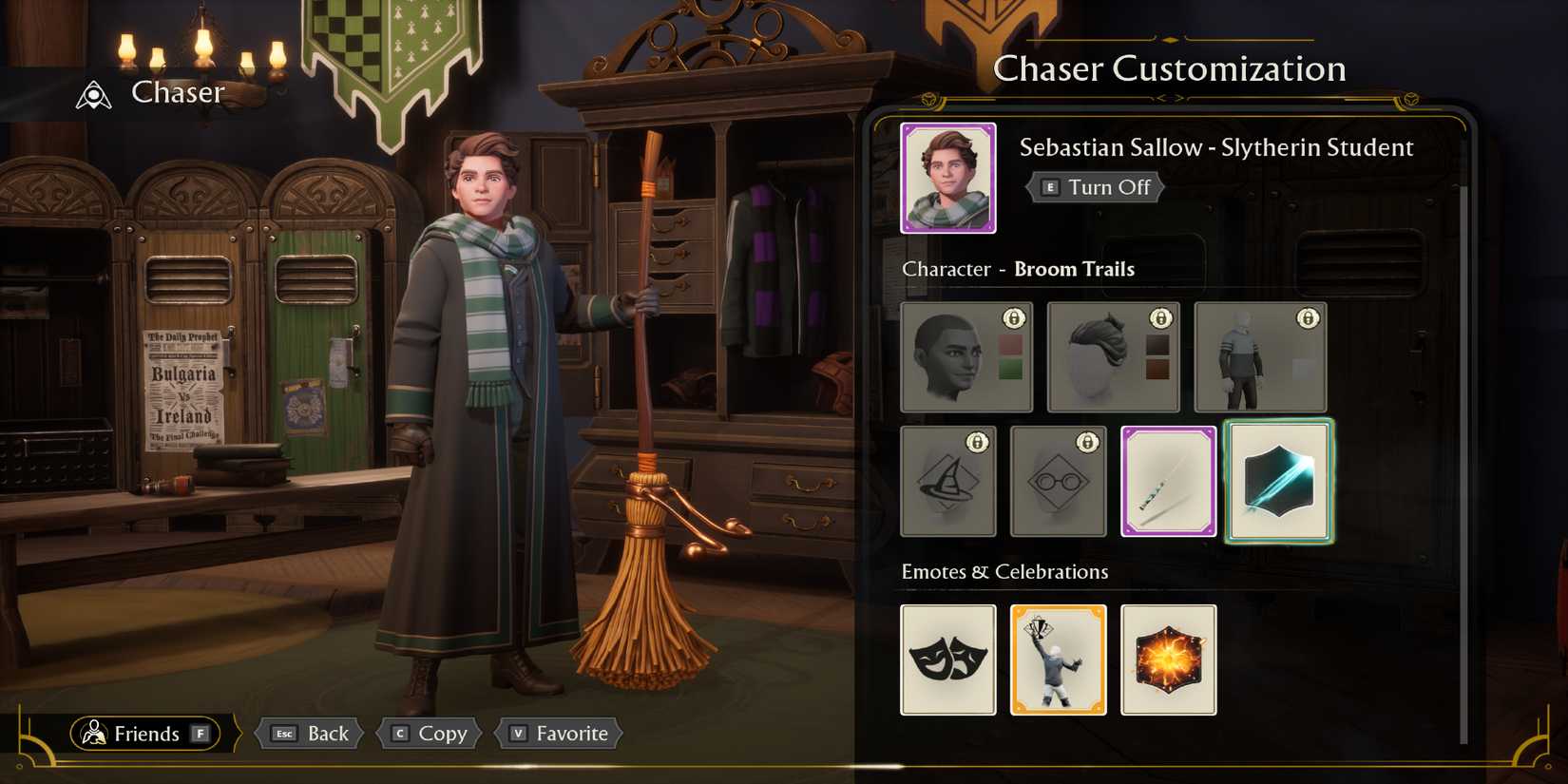Select the fiery explosion celebration slot
1568x784 pixels.
(1168, 660)
